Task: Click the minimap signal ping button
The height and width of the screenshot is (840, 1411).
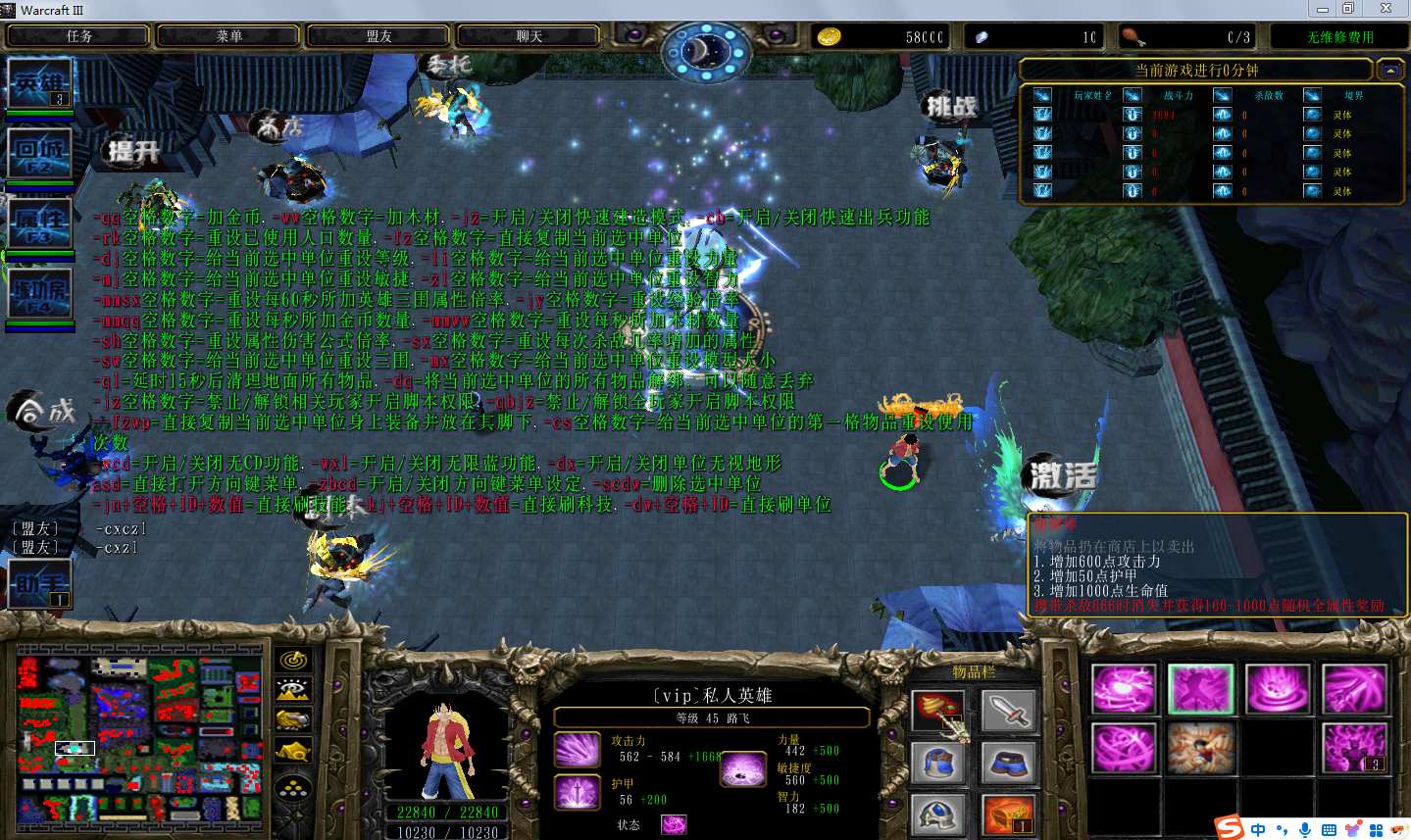Action: (293, 661)
